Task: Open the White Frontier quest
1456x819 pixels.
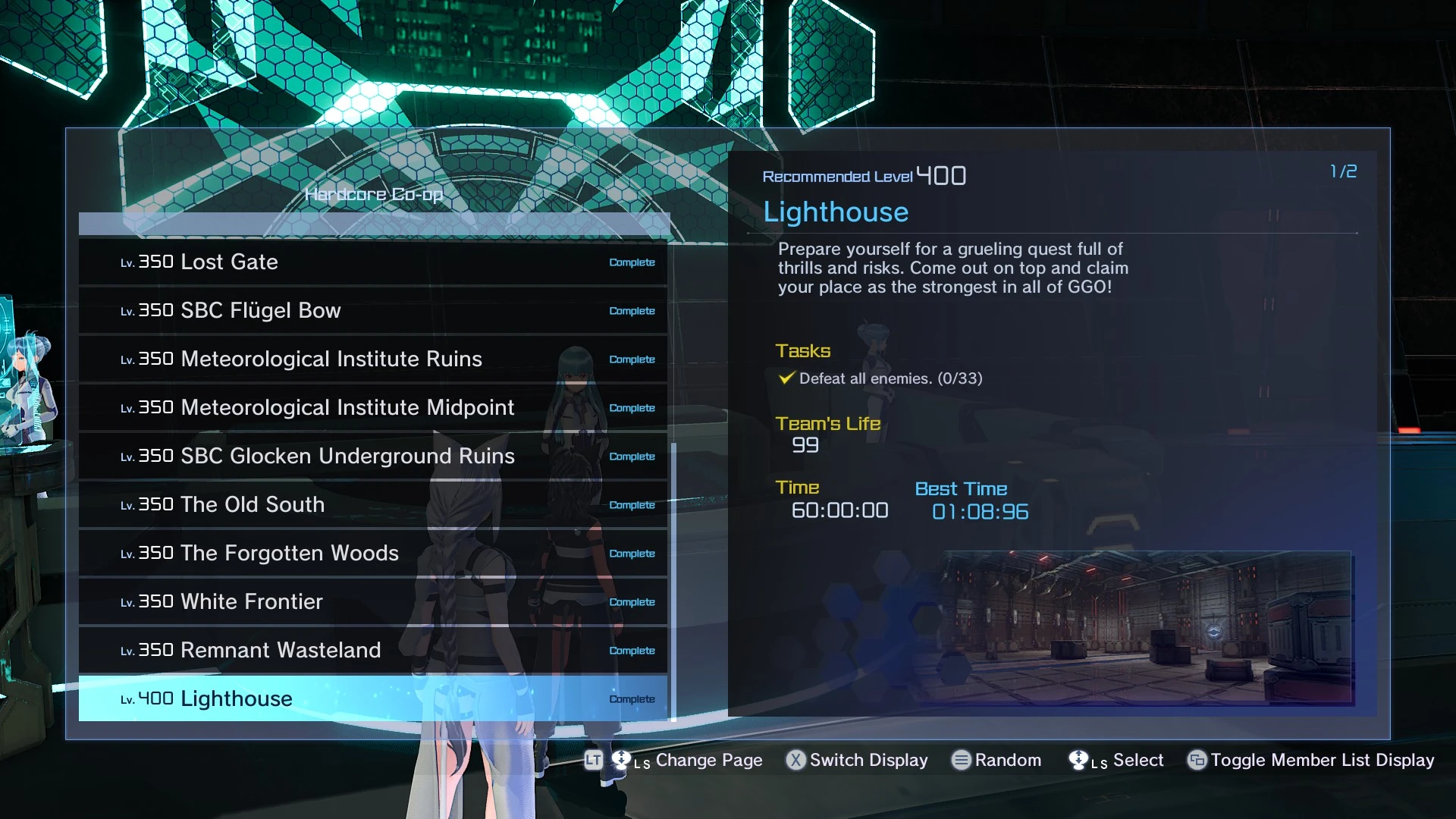Action: [372, 602]
